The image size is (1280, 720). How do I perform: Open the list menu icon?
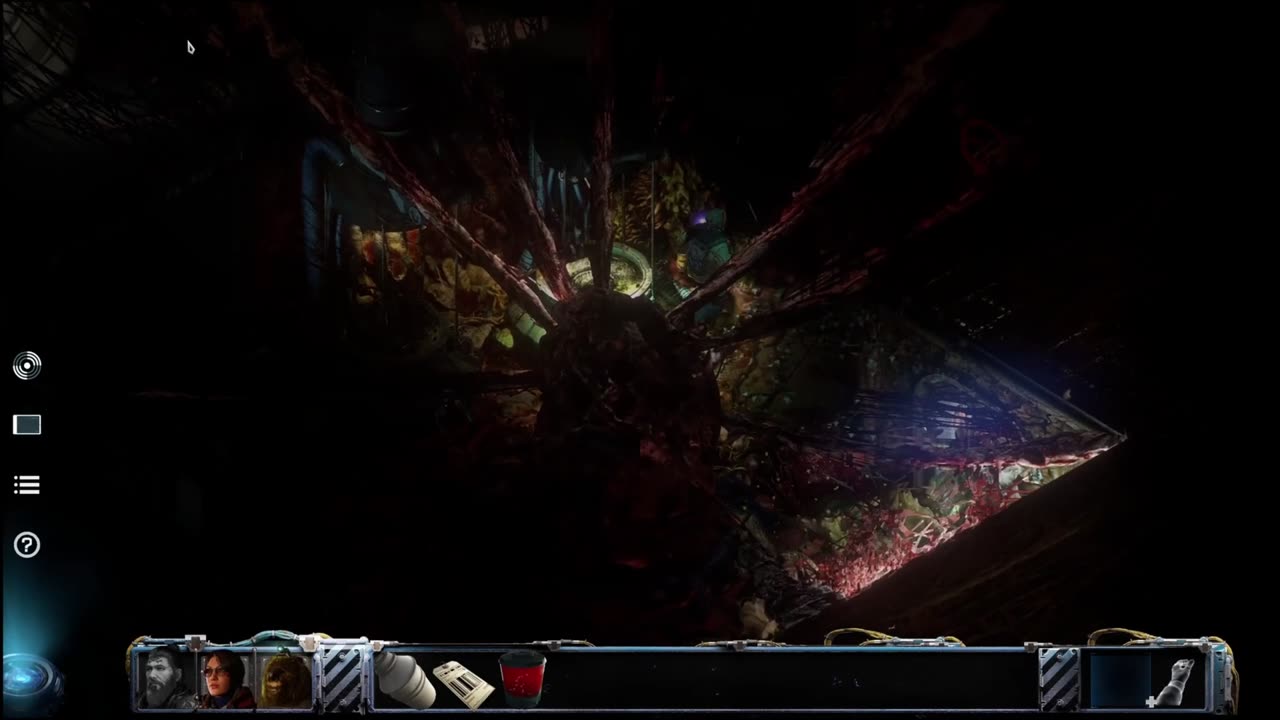[x=27, y=485]
